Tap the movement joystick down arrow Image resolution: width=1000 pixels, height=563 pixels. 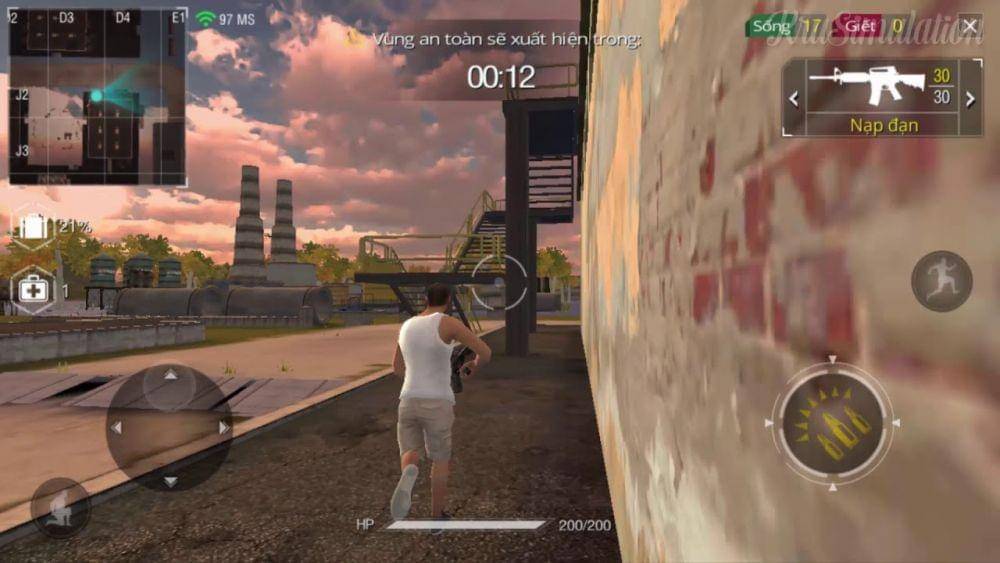[169, 480]
